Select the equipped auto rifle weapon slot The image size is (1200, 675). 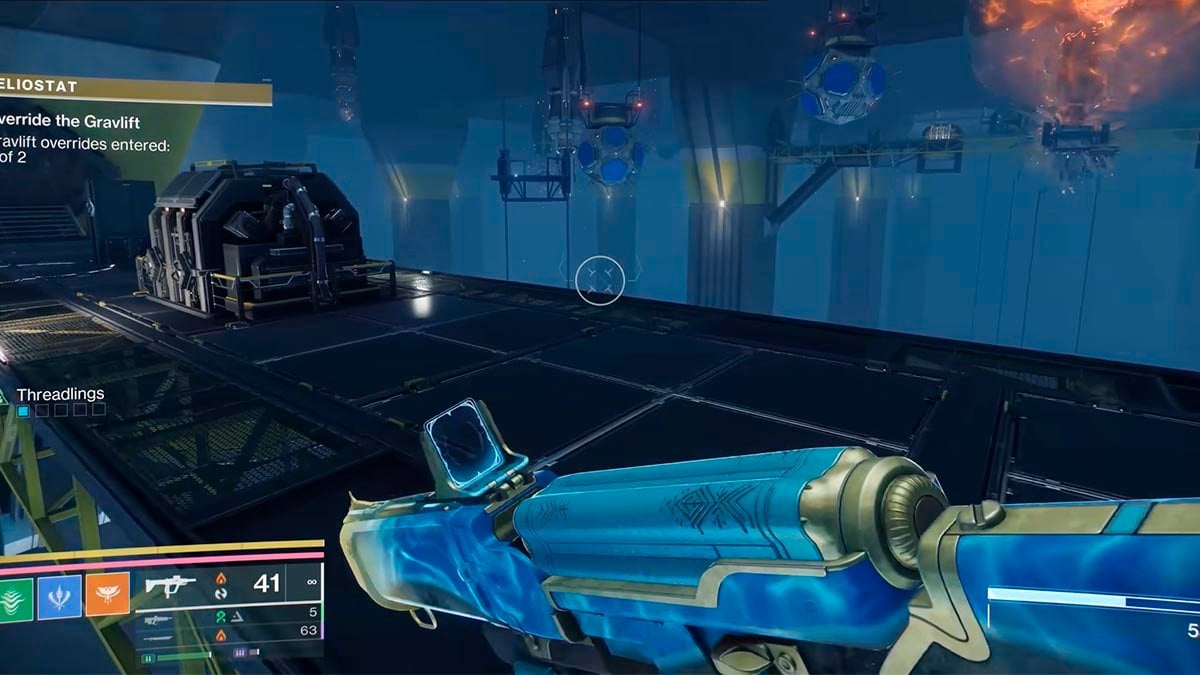point(230,583)
